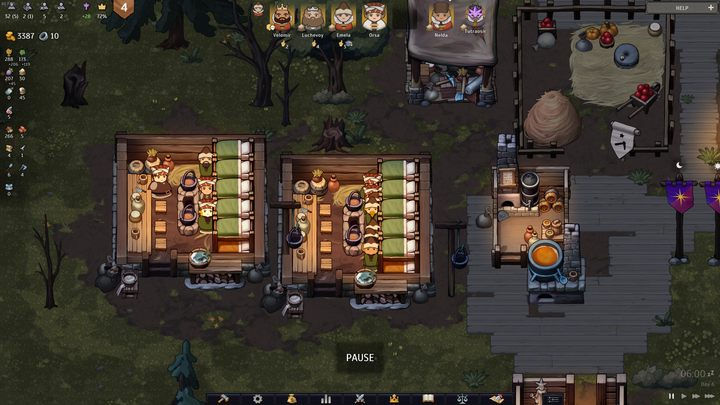The image size is (720, 405).
Task: Open the crossed swords military menu
Action: (x=360, y=398)
